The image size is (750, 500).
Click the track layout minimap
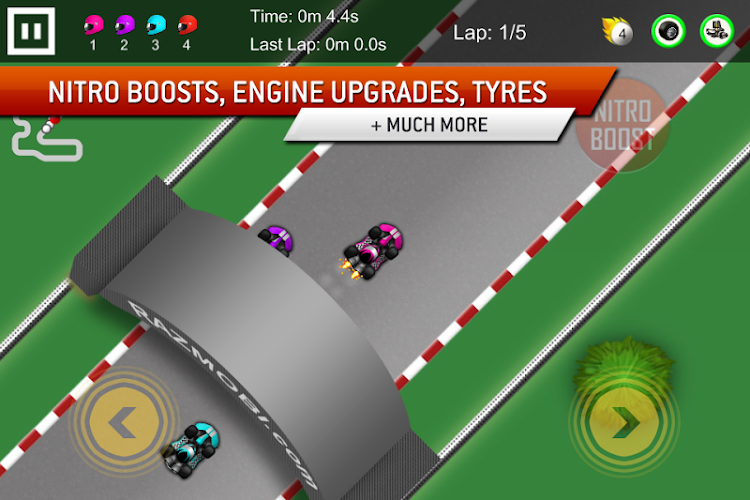45,141
